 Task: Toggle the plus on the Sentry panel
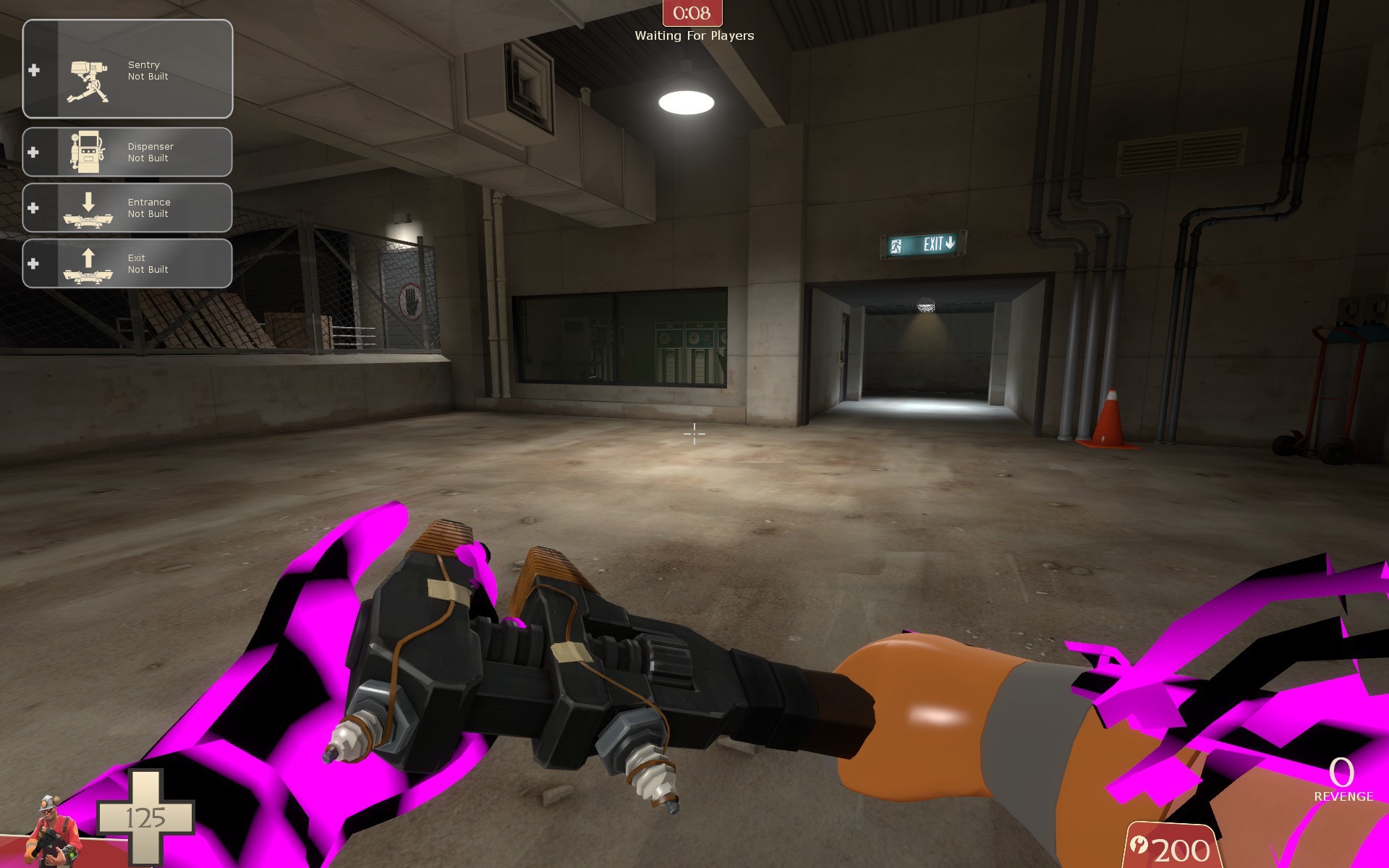(34, 70)
